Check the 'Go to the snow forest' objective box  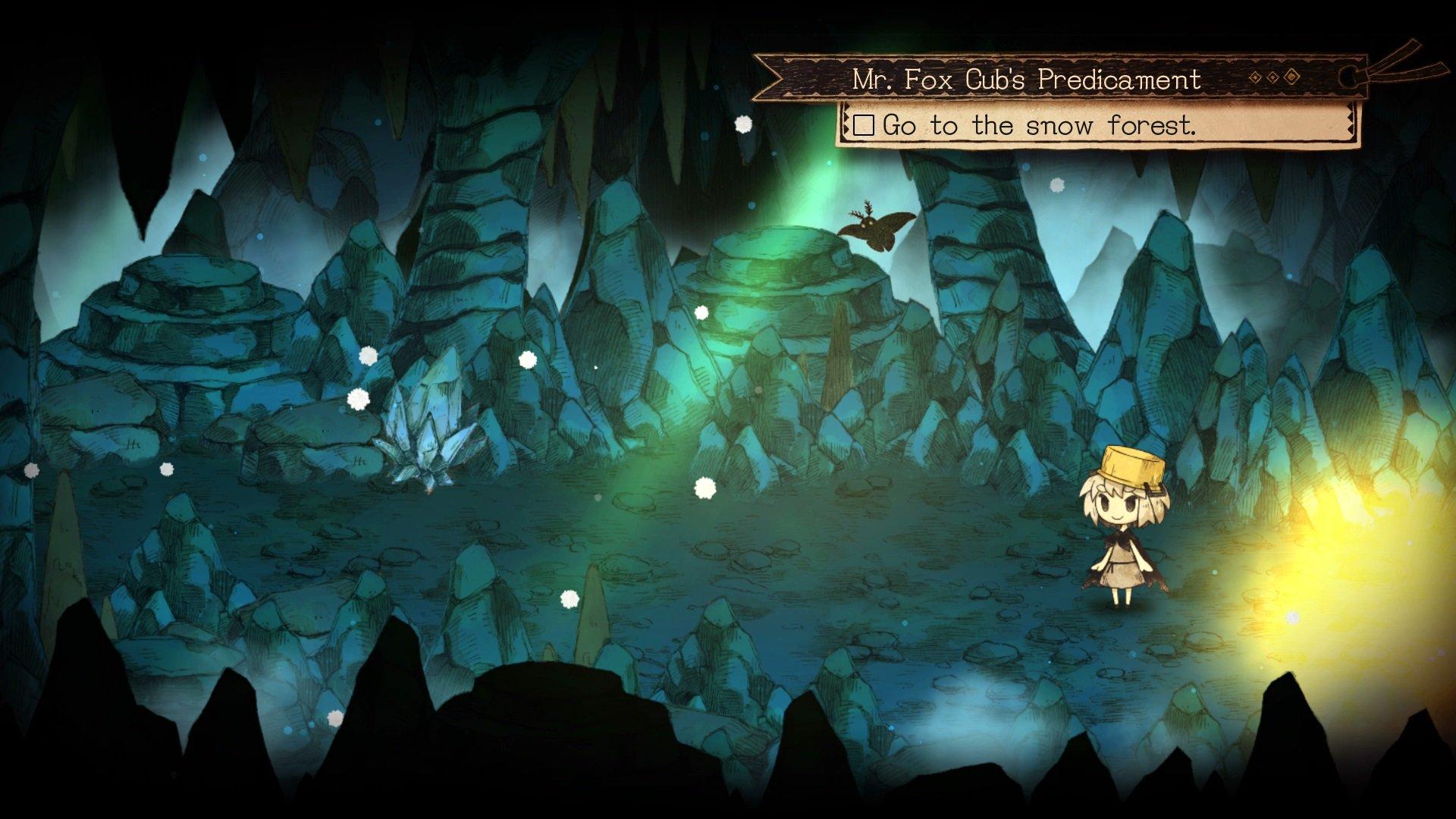(864, 125)
